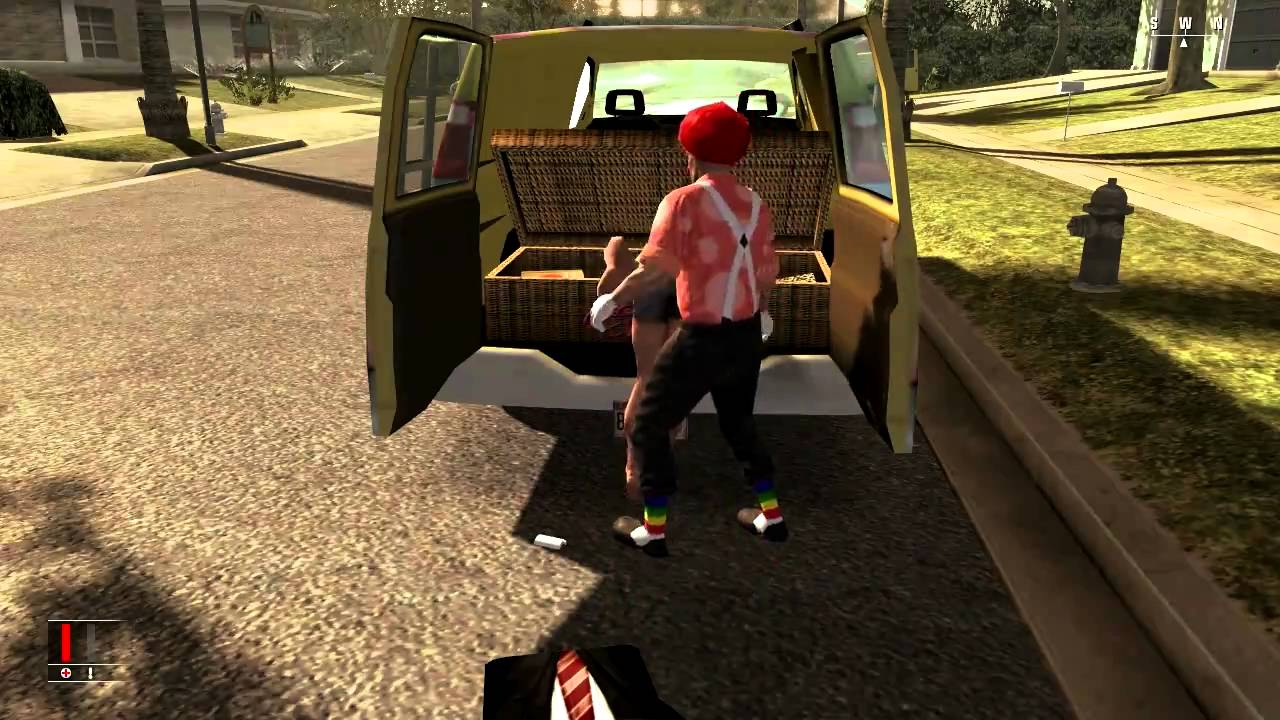Click the white exclamation alert icon
Viewport: 1280px width, 720px height.
91,673
